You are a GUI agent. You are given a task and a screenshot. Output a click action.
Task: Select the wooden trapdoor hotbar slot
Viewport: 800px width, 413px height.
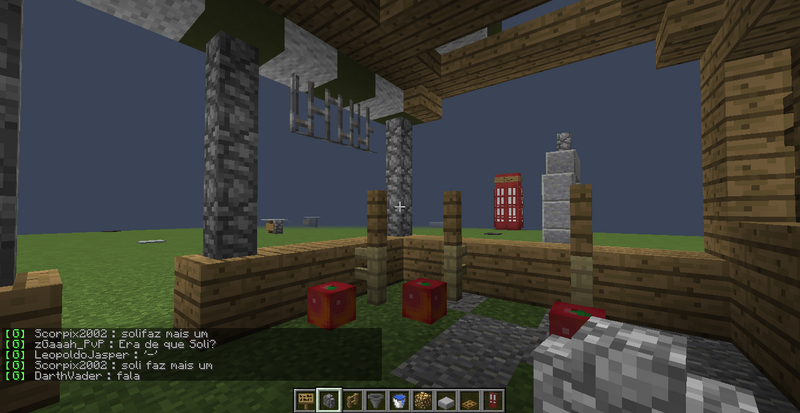tap(470, 400)
